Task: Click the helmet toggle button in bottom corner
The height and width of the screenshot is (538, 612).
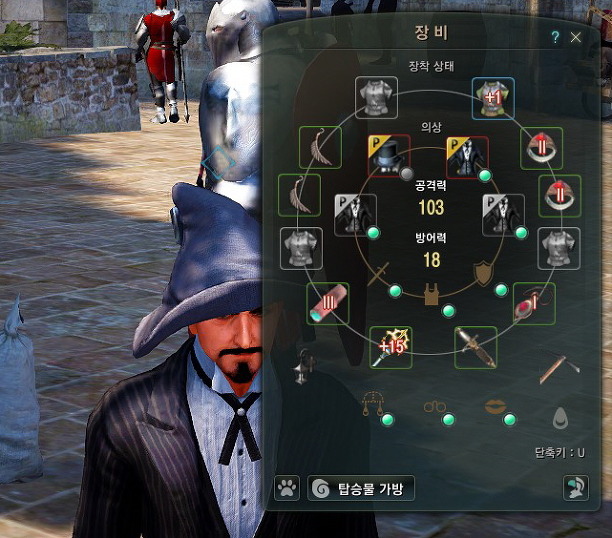Action: point(575,488)
